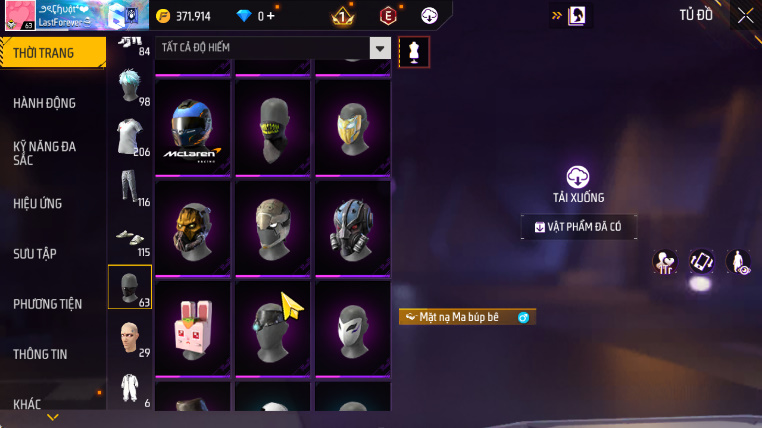Choose the pink bunny box mask
This screenshot has height=428, width=762.
click(x=194, y=327)
